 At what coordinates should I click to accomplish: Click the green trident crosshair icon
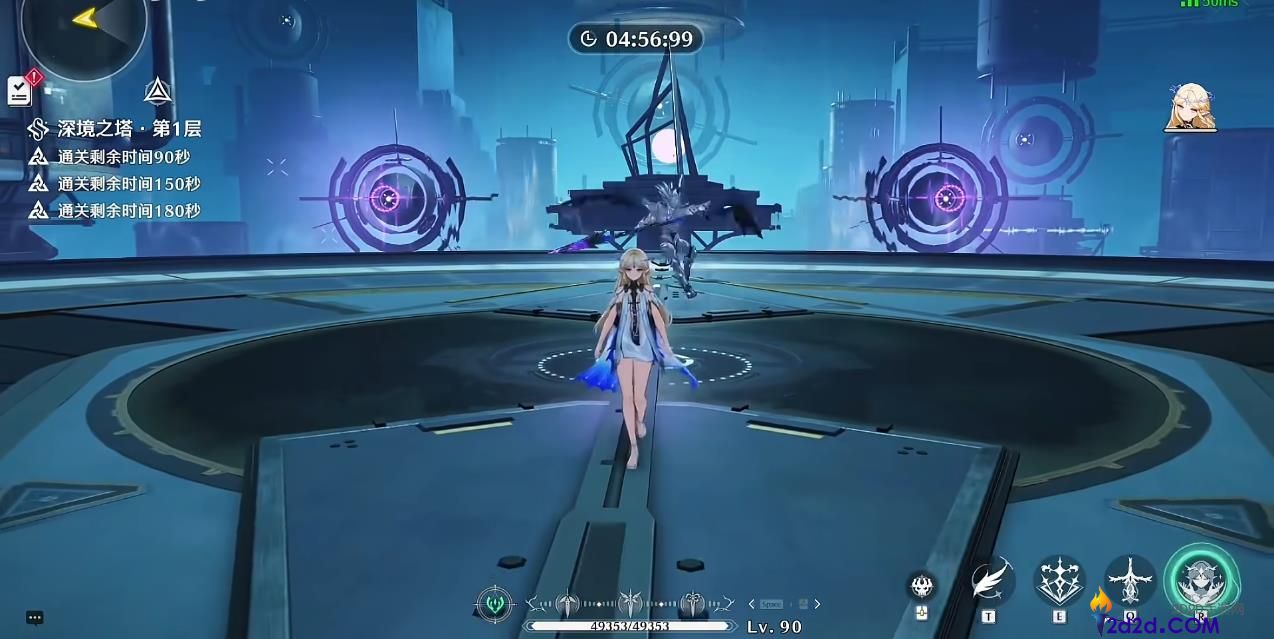click(x=495, y=603)
